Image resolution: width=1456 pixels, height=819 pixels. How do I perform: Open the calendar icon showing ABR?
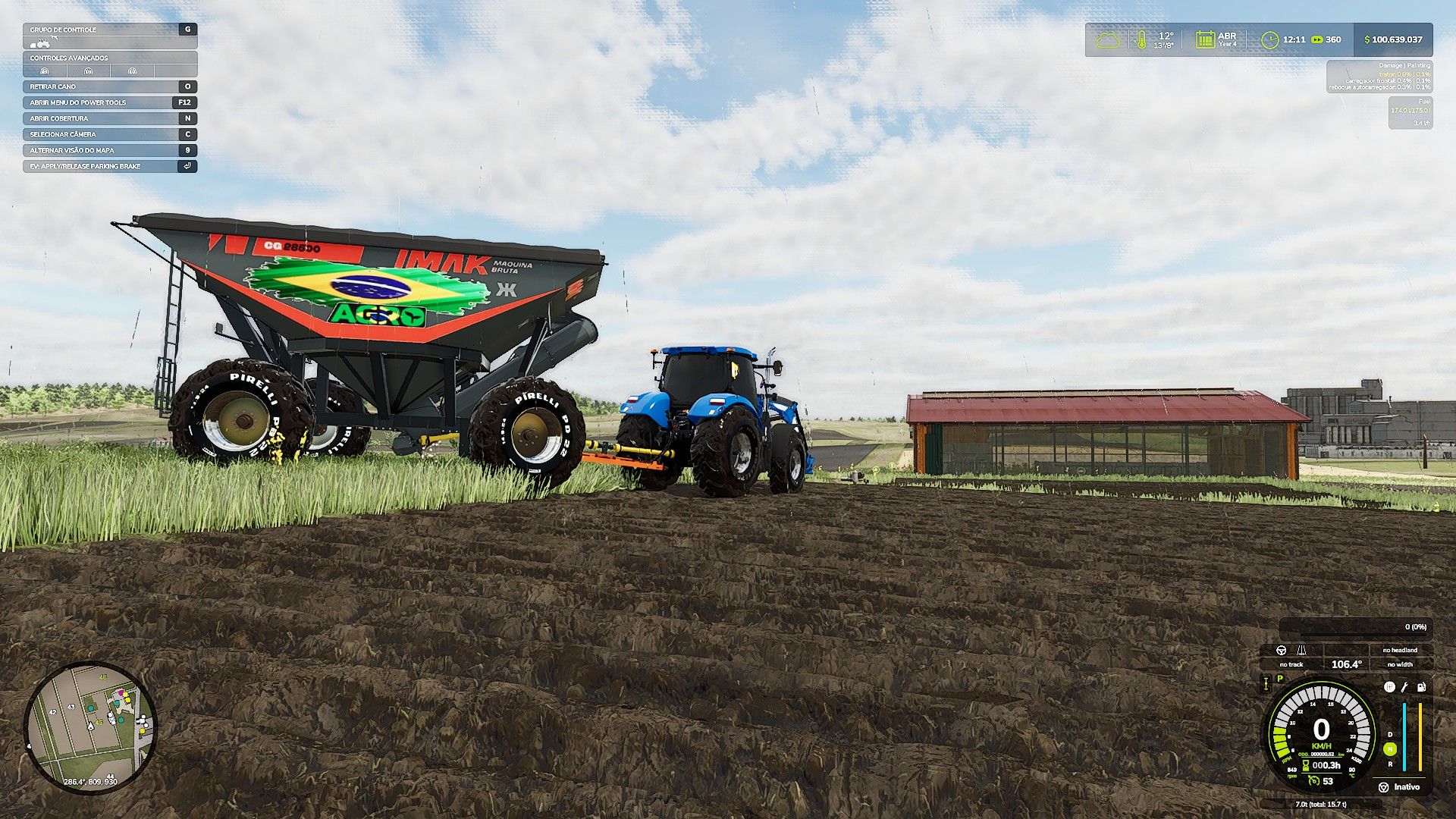(x=1204, y=39)
